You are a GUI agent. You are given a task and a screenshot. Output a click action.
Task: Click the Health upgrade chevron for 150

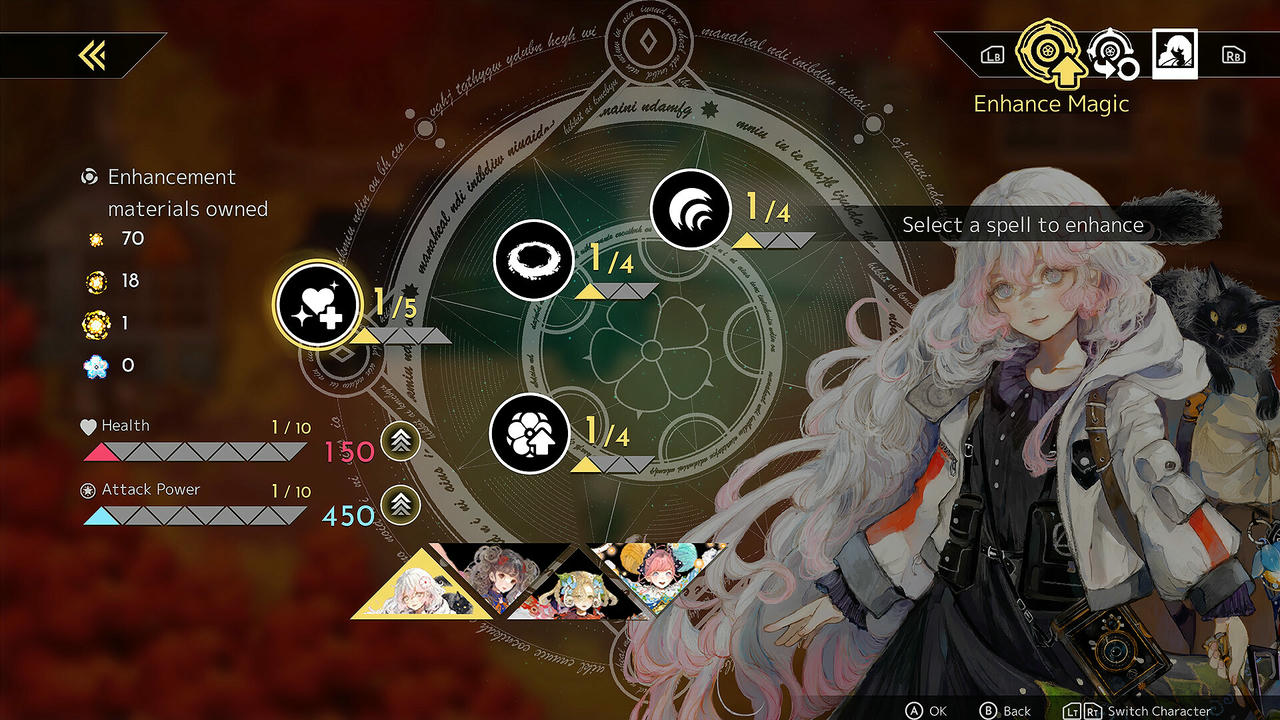click(398, 442)
